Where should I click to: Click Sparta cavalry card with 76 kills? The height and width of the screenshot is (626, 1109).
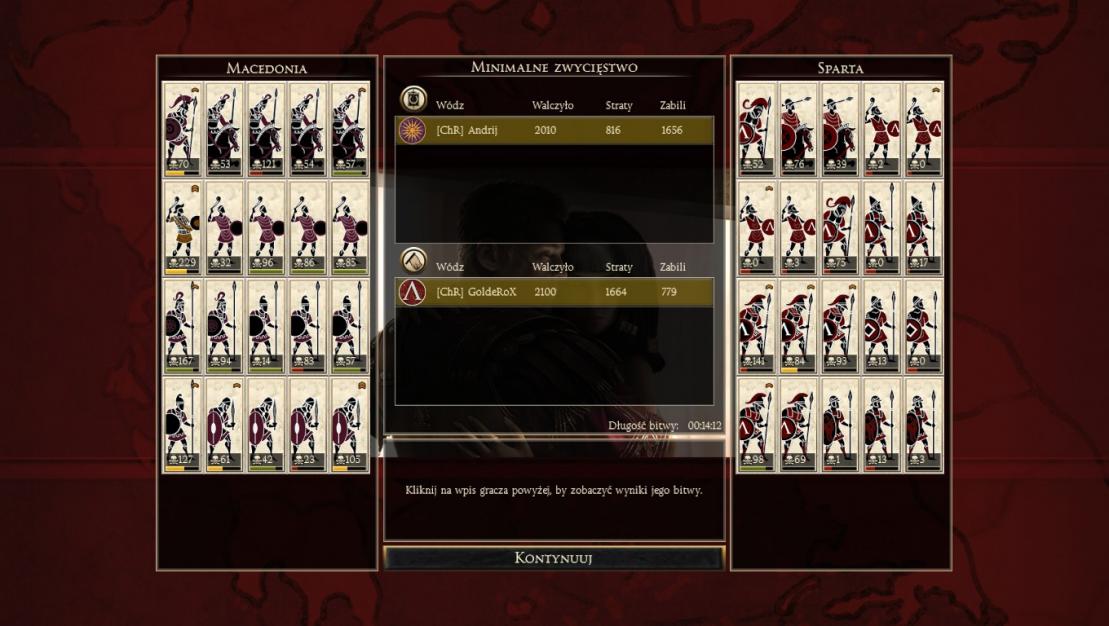(798, 128)
